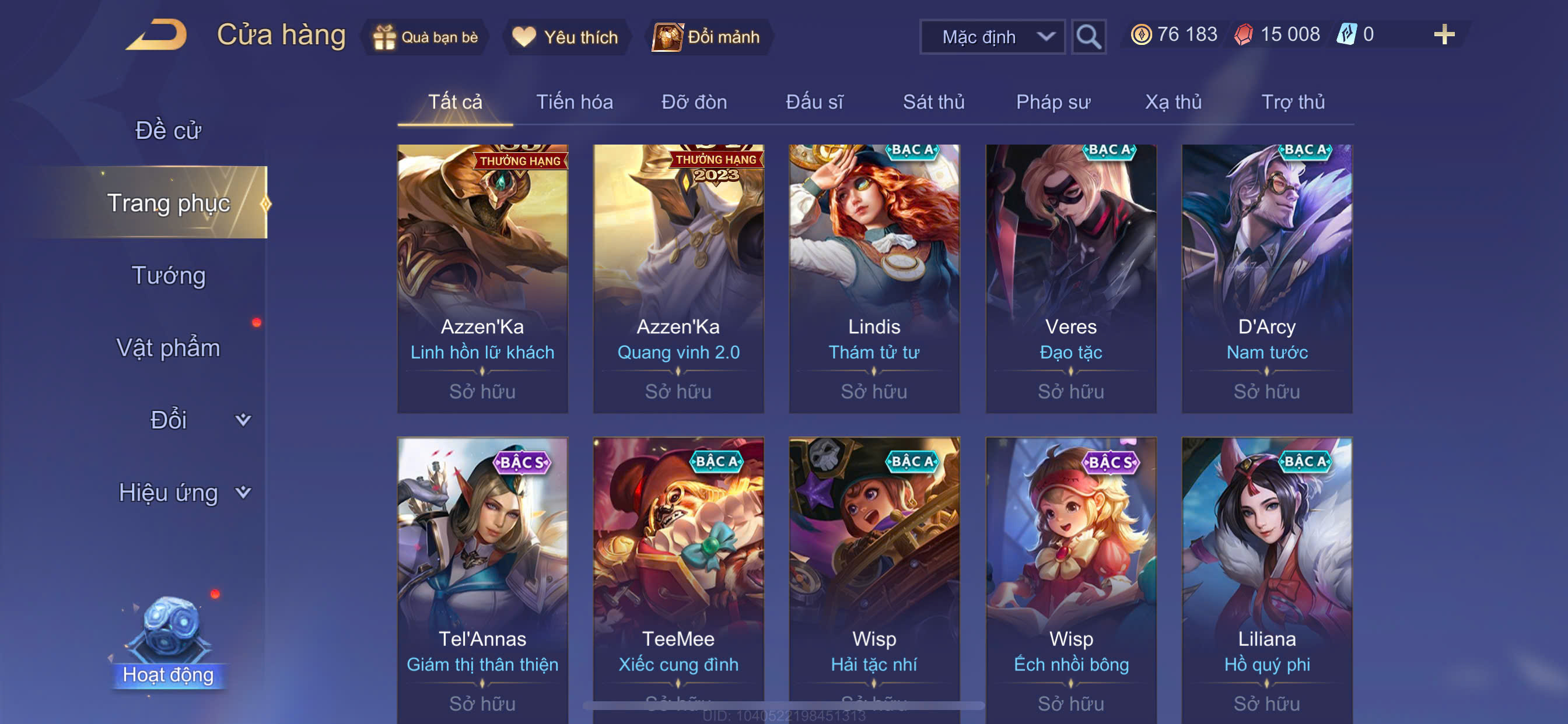Go back using the arrow button
This screenshot has width=1568, height=724.
(x=157, y=36)
